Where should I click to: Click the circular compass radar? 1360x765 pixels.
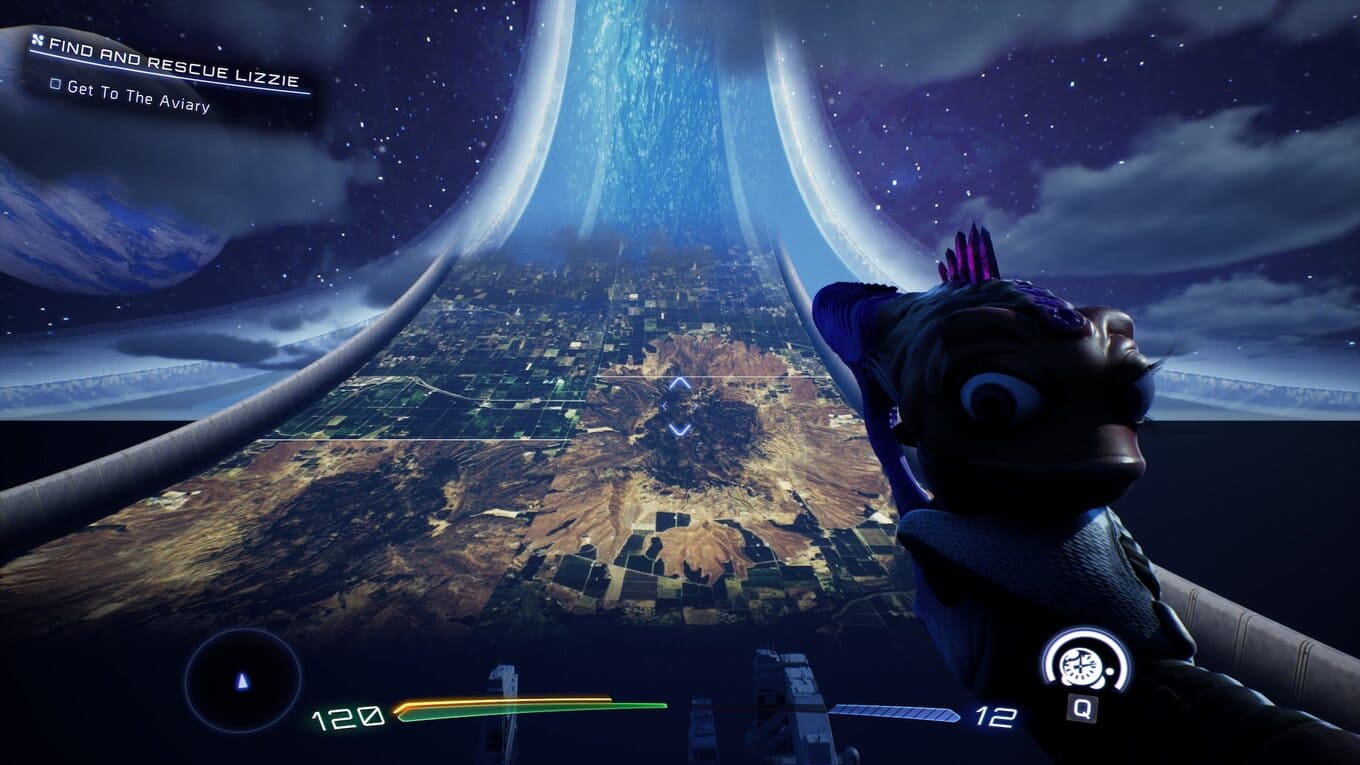(x=242, y=682)
